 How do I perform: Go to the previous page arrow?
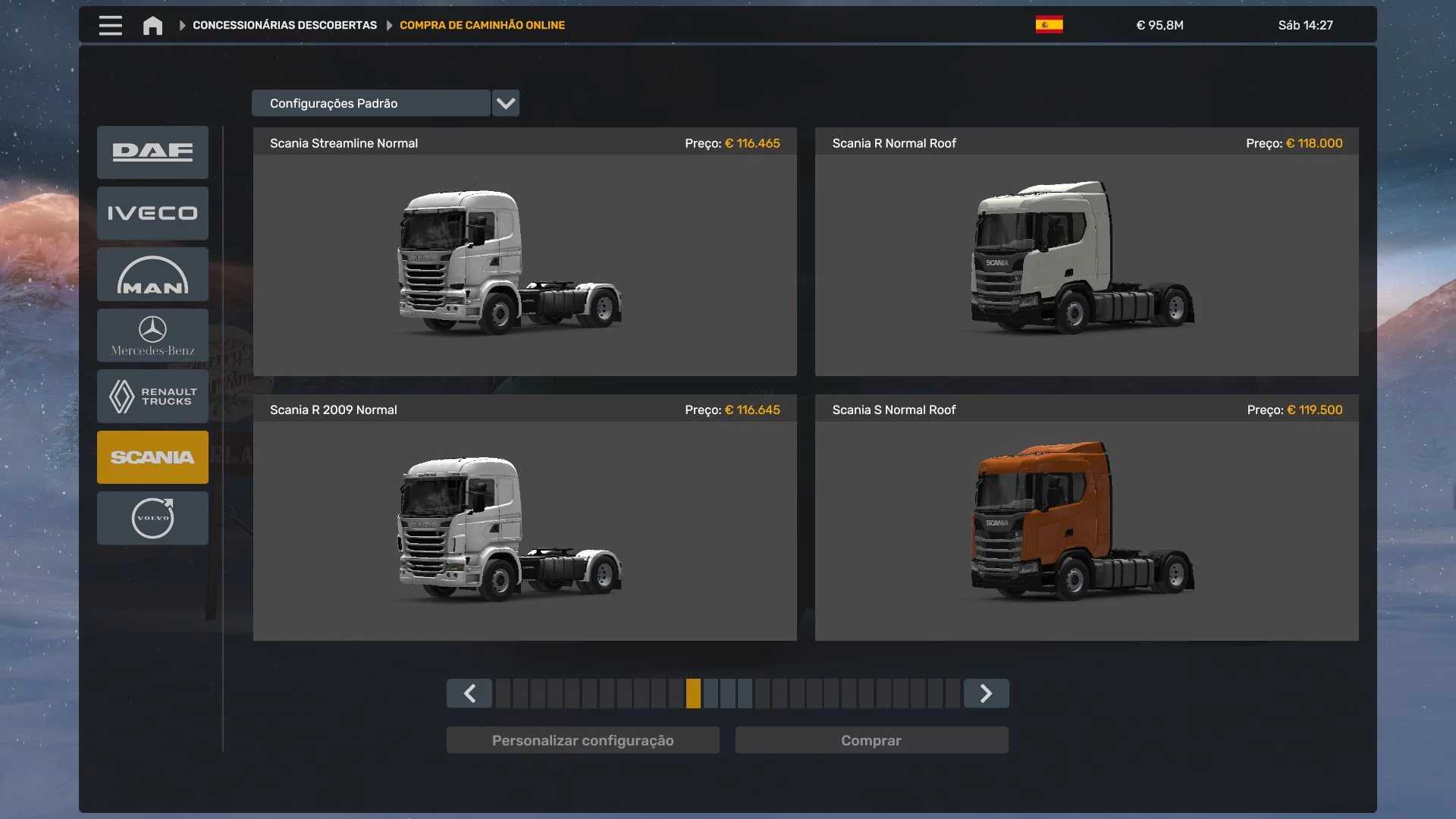469,693
